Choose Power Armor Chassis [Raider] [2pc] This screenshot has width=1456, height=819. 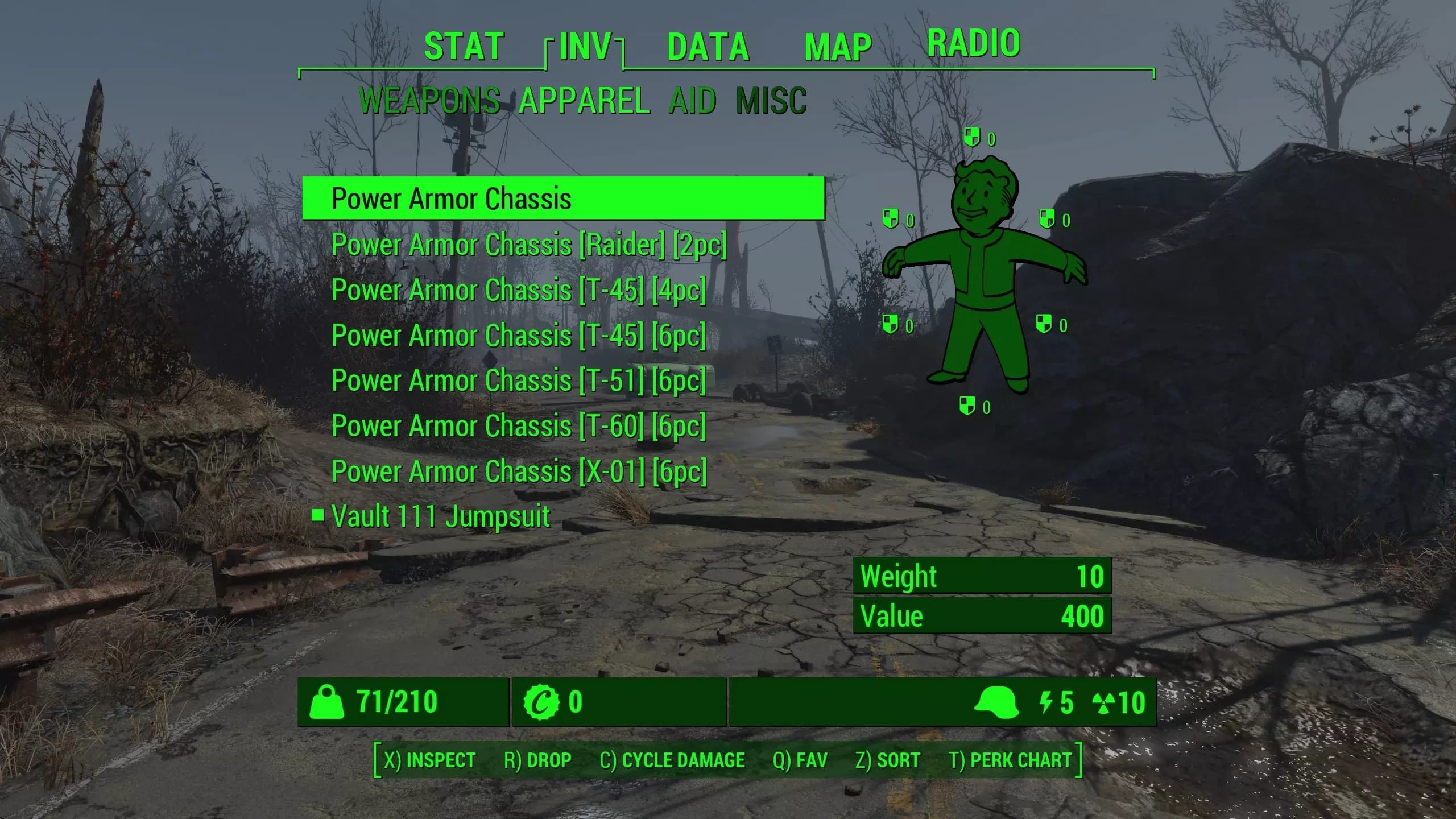[529, 245]
